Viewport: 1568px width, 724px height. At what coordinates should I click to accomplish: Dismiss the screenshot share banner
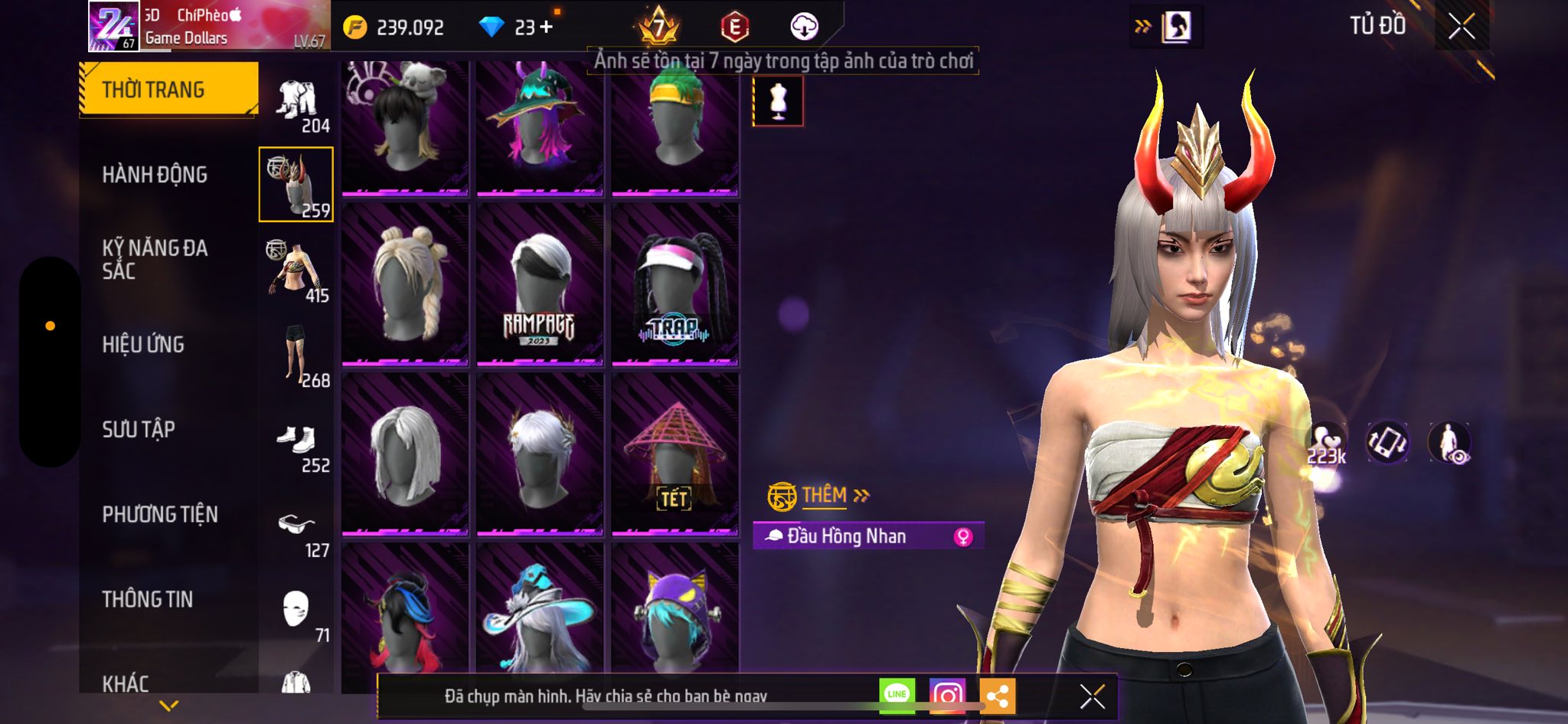click(x=1092, y=696)
